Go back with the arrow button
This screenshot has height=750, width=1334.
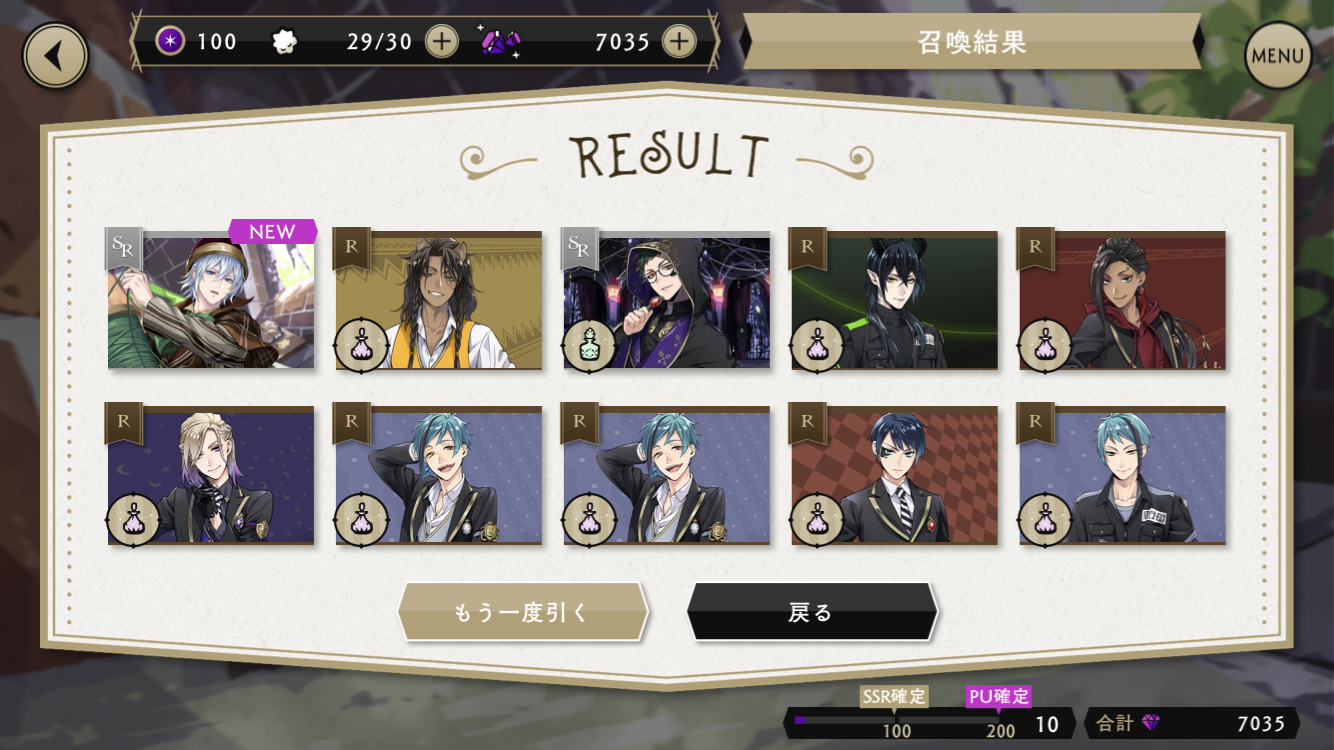pos(55,56)
